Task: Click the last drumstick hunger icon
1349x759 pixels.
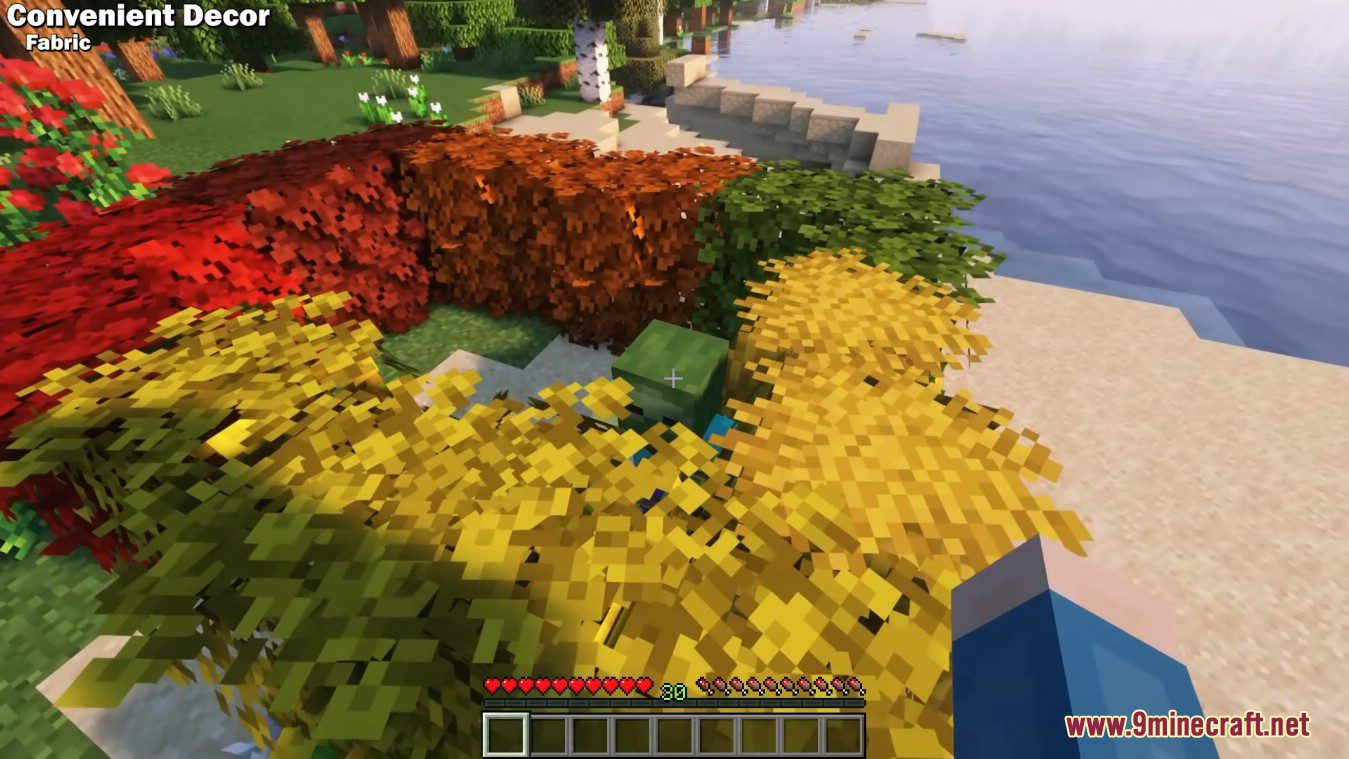Action: coord(855,687)
